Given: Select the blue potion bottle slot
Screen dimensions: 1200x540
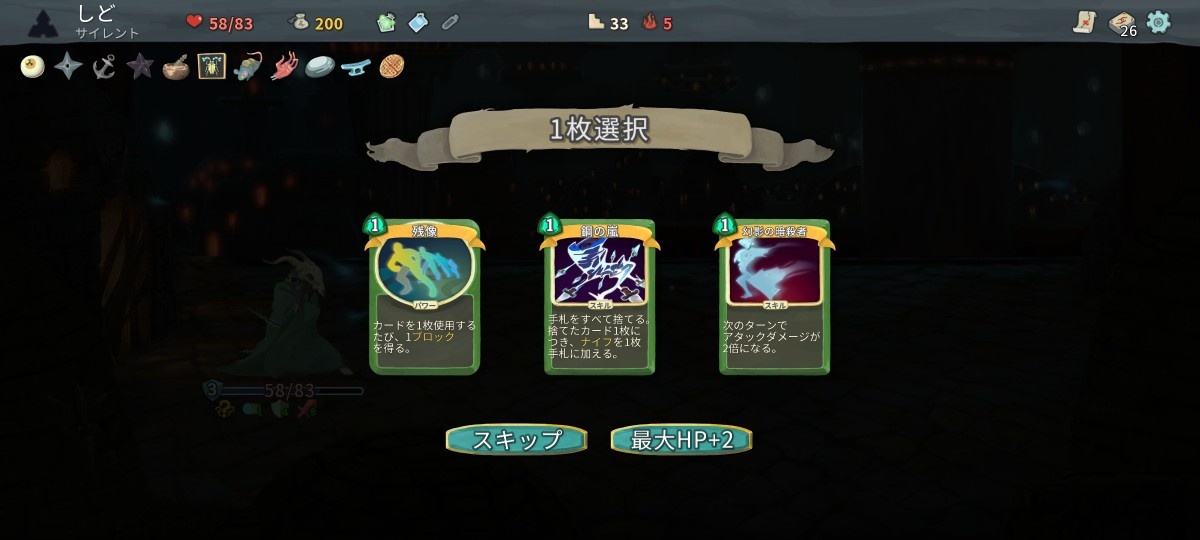Looking at the screenshot, I should click(x=418, y=22).
